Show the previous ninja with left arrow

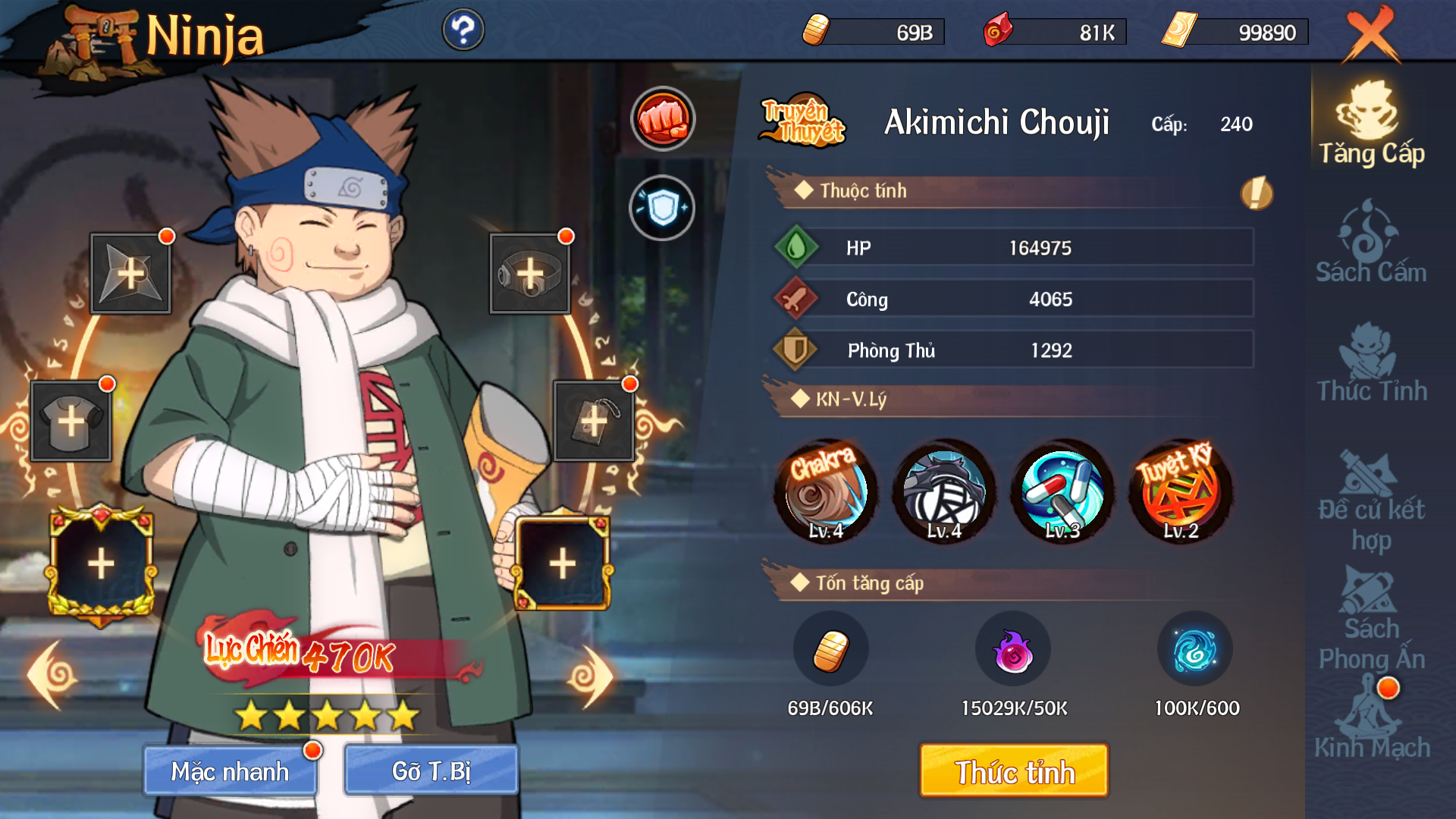click(52, 676)
